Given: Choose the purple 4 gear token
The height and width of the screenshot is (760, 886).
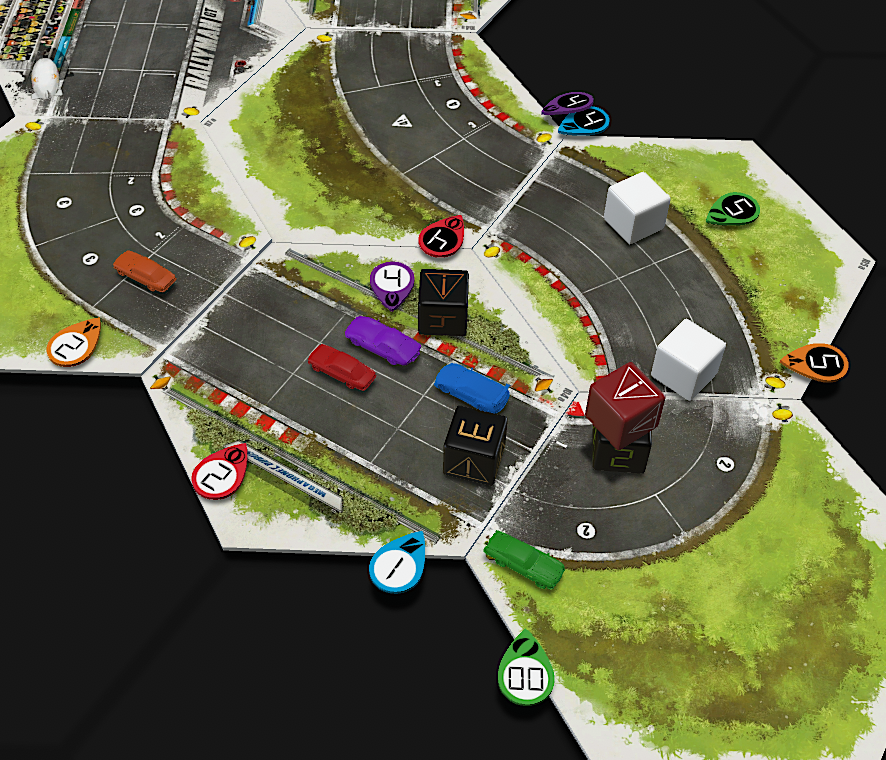Looking at the screenshot, I should click(392, 281).
